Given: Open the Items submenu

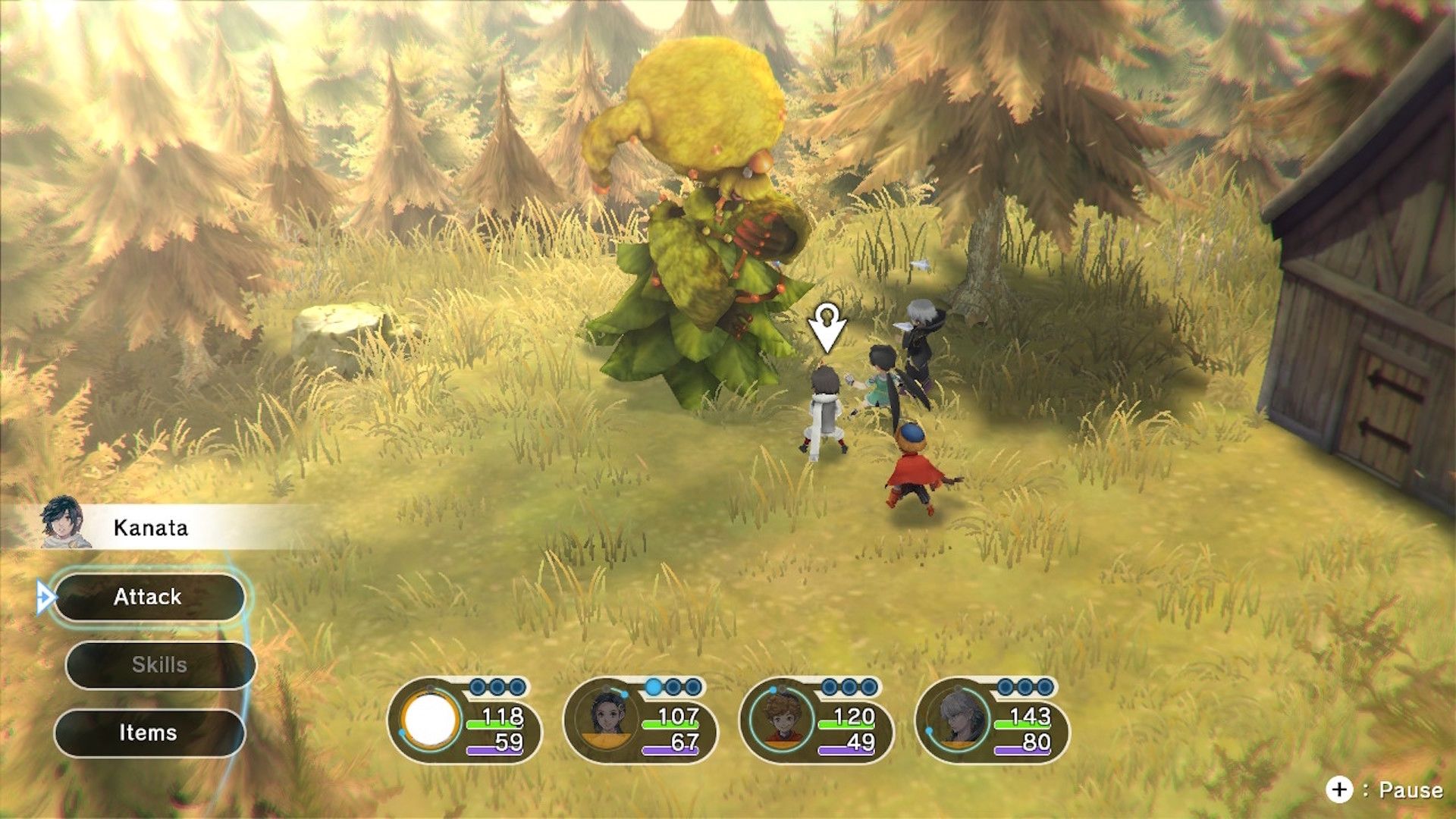Looking at the screenshot, I should pyautogui.click(x=149, y=733).
